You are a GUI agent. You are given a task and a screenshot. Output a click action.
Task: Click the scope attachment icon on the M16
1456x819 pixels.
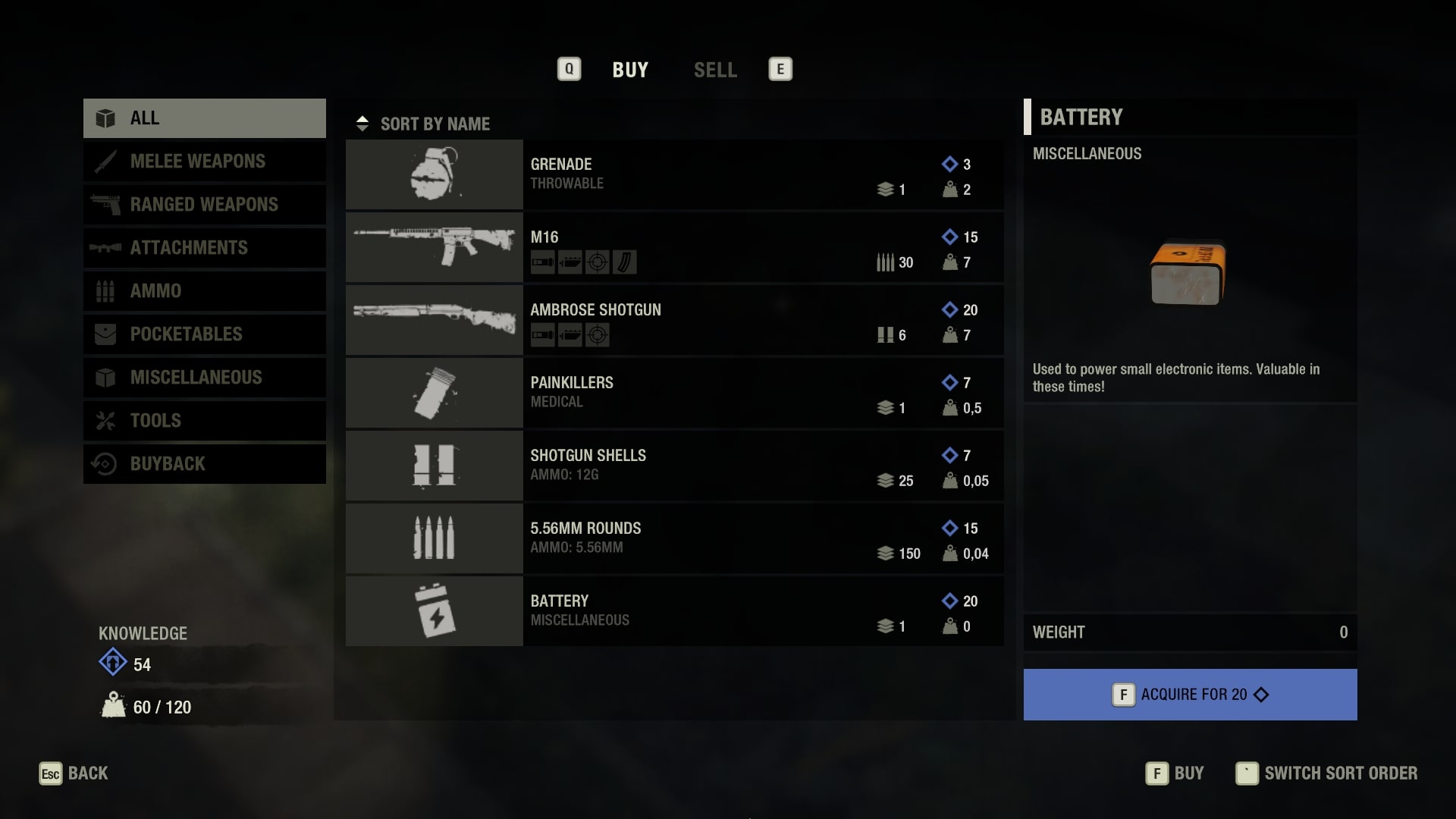point(598,262)
